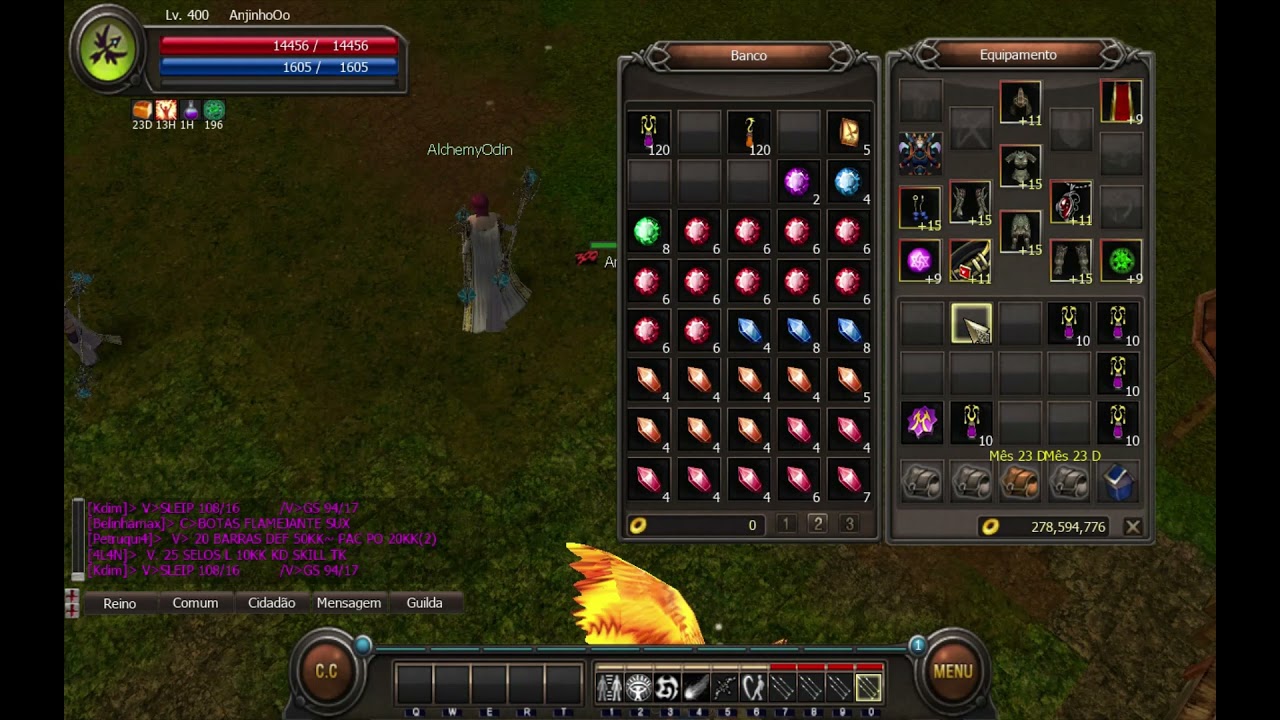Select the equipped red cape slot
Viewport: 1280px width, 720px height.
click(x=1120, y=102)
